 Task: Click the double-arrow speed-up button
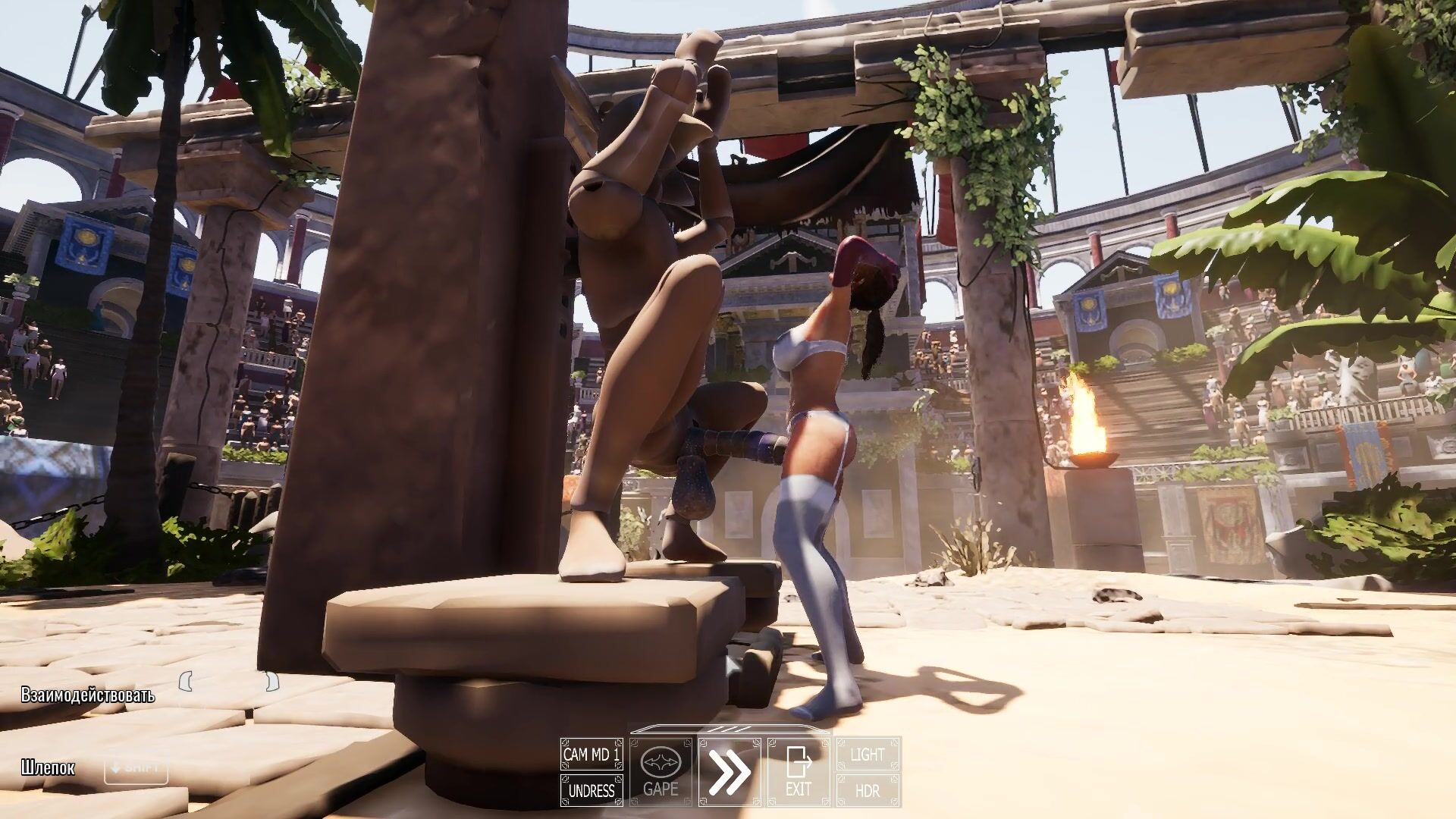pyautogui.click(x=730, y=772)
